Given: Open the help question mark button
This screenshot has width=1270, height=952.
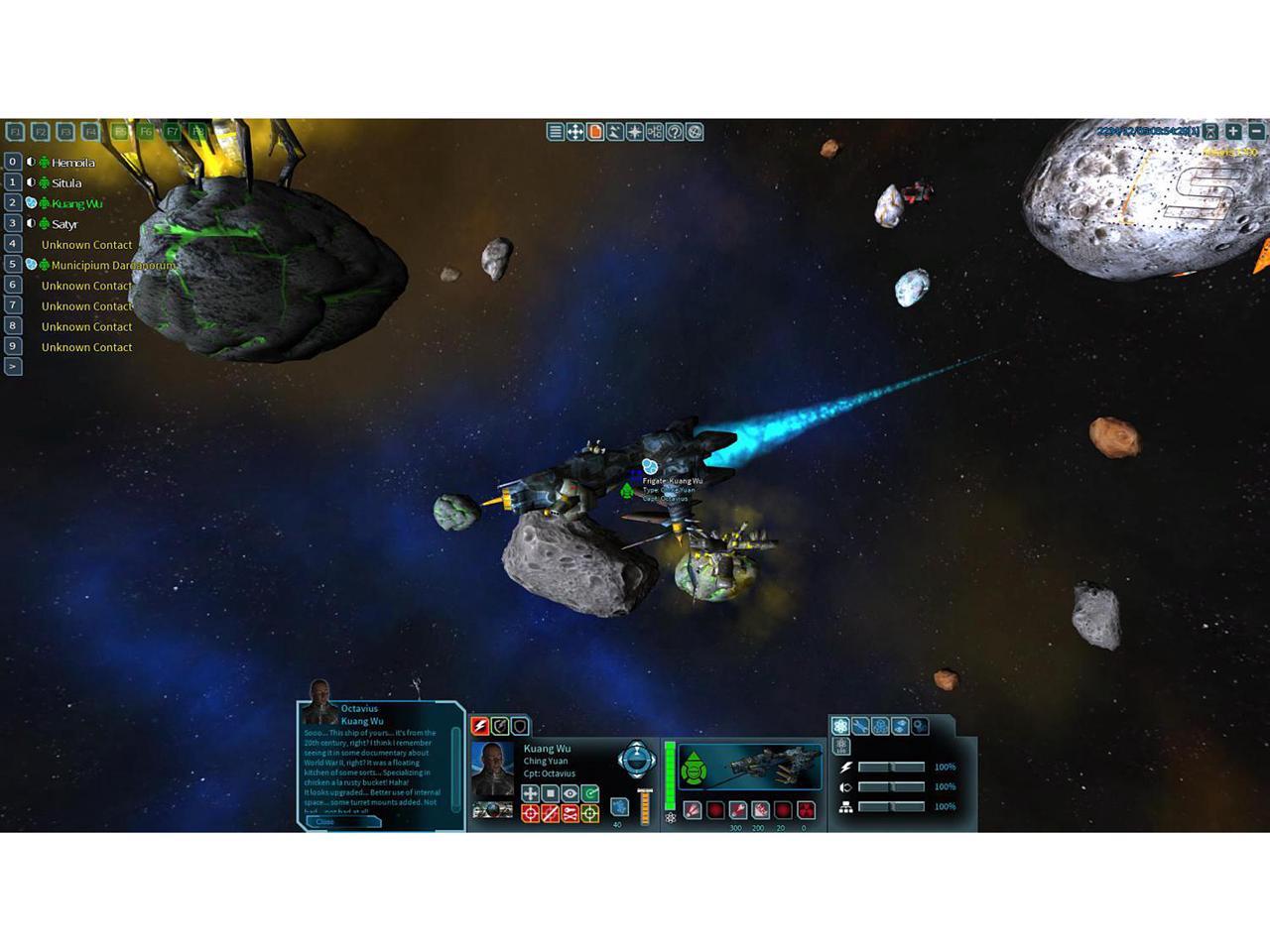Looking at the screenshot, I should pyautogui.click(x=675, y=132).
